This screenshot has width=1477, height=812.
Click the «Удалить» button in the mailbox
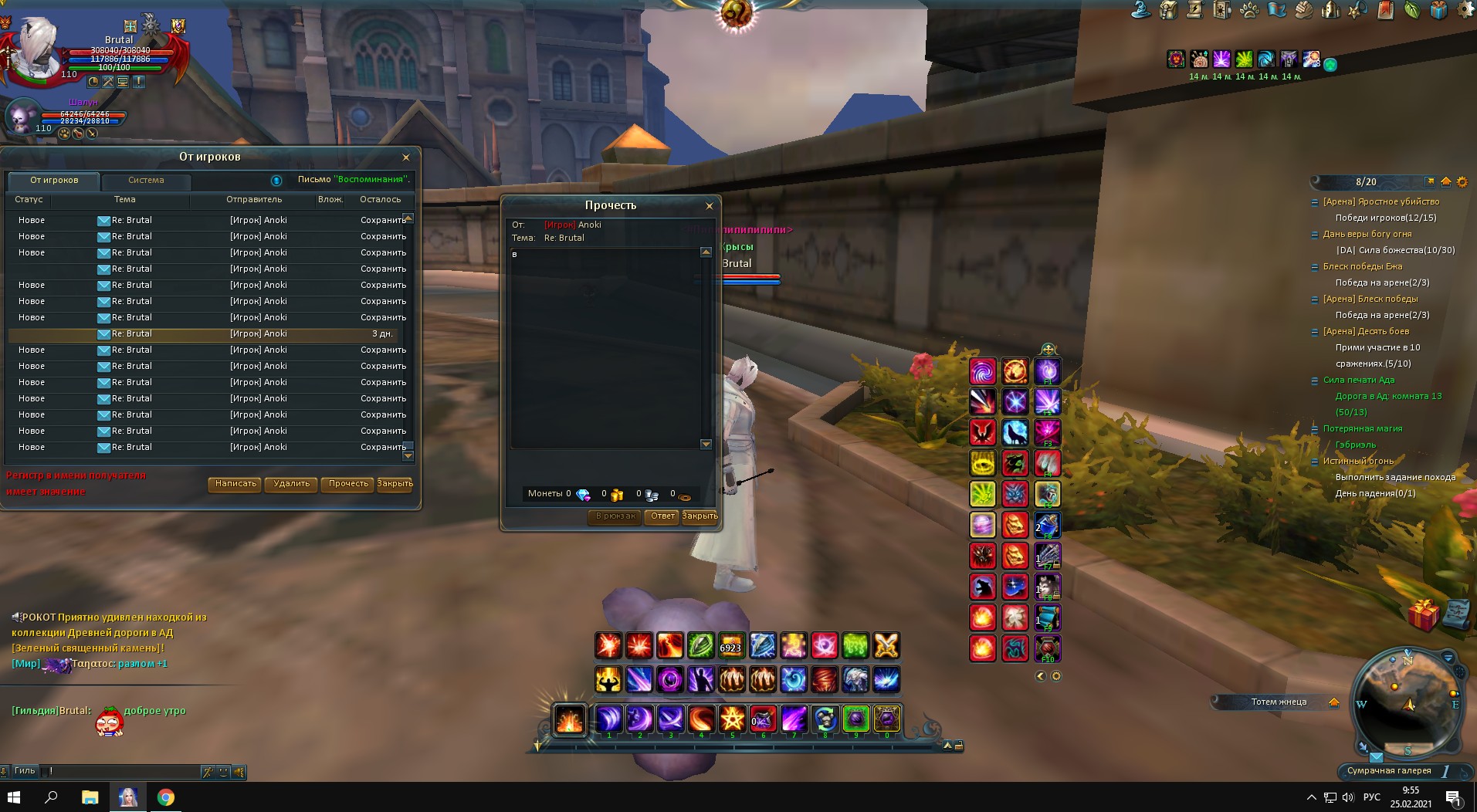291,484
